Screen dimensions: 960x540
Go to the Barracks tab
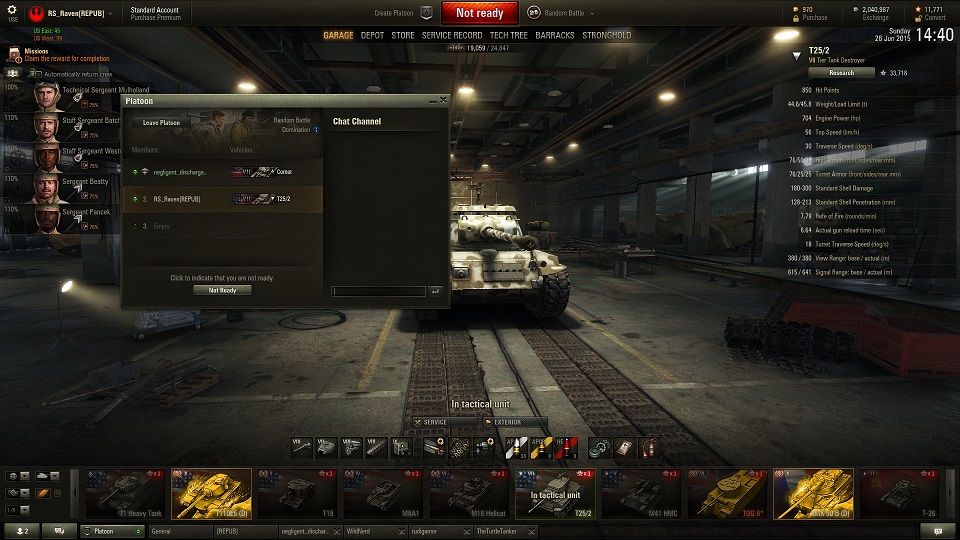click(x=555, y=35)
